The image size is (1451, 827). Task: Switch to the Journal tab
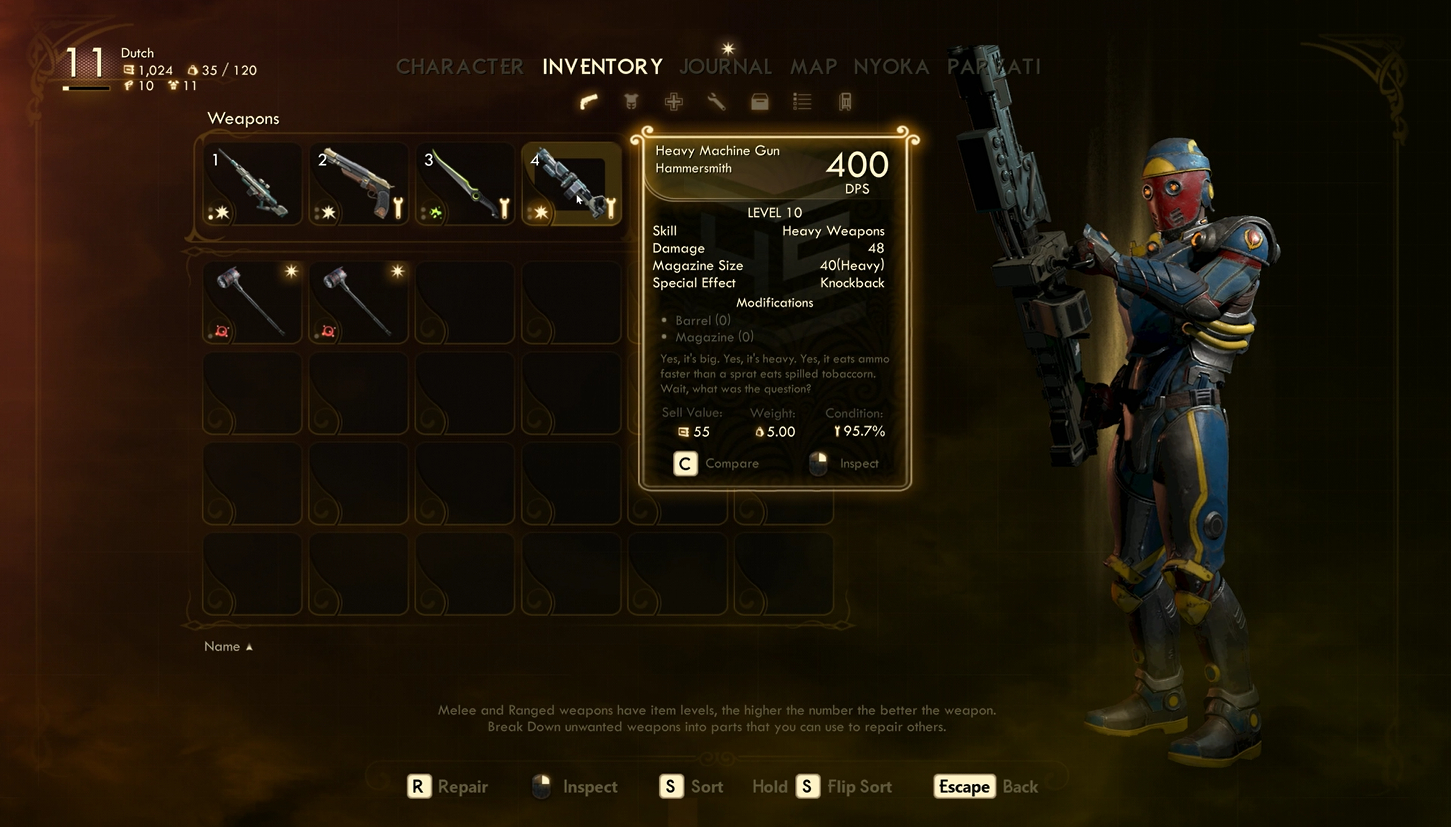click(725, 67)
